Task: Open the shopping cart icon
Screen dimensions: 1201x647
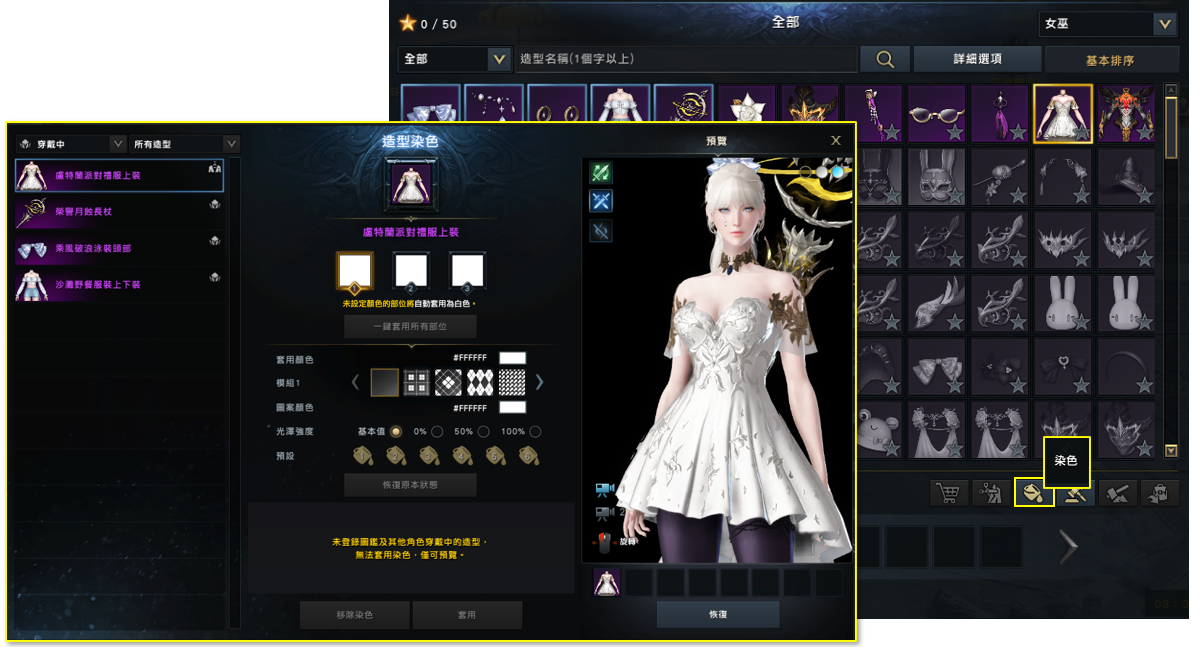Action: [948, 492]
